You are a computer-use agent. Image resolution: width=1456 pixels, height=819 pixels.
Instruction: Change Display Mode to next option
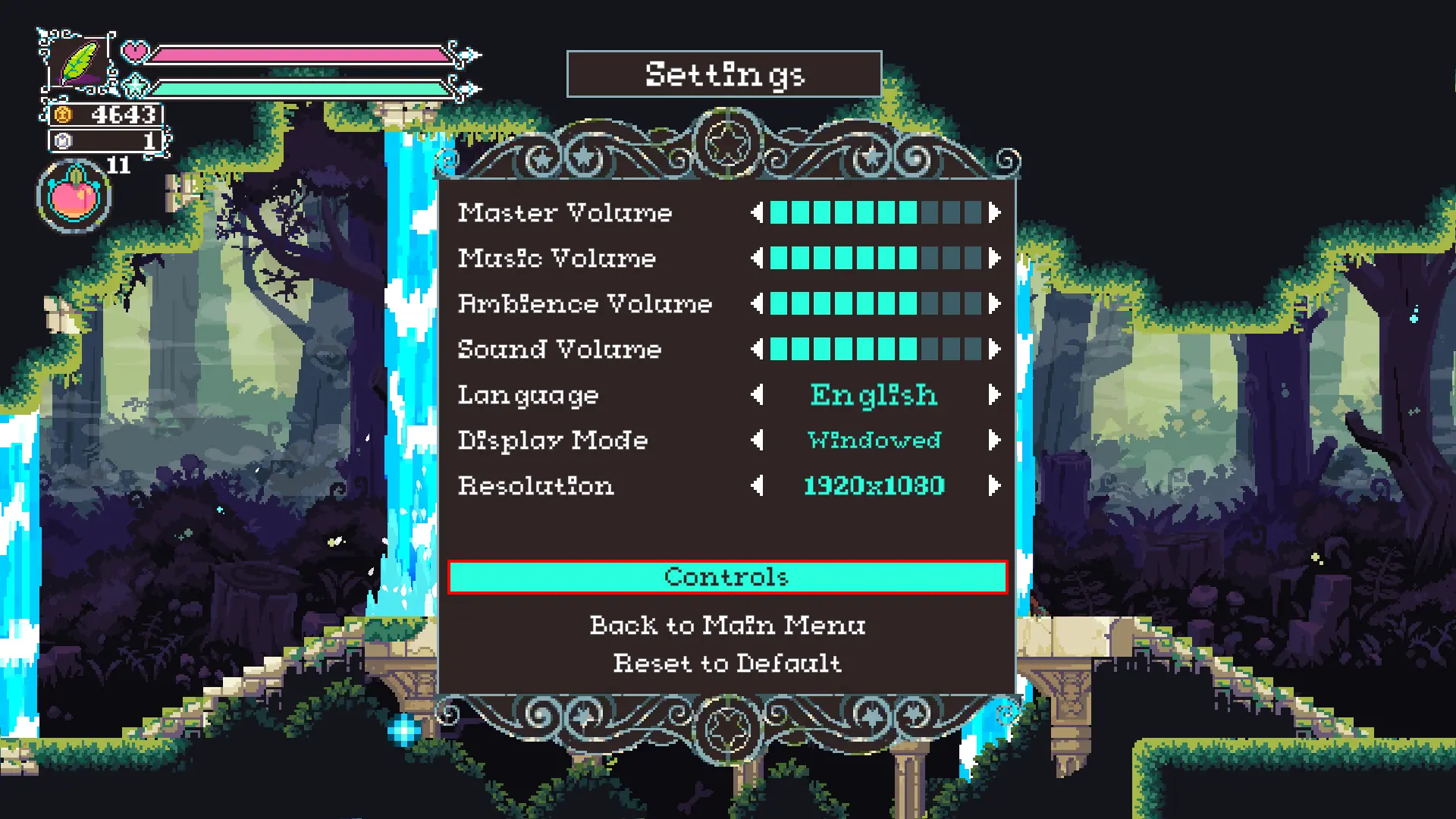coord(994,441)
